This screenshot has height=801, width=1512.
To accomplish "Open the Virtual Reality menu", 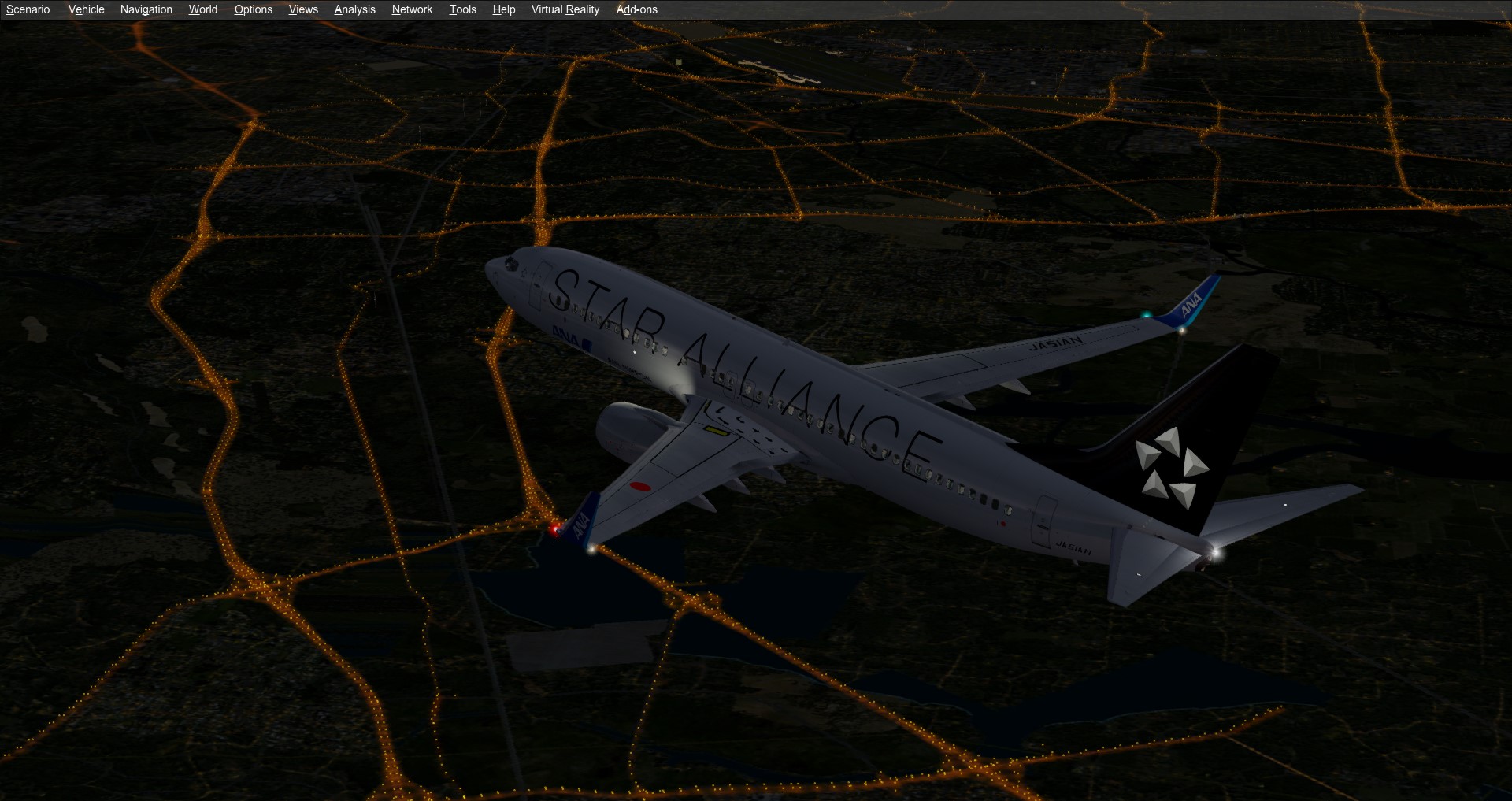I will (x=565, y=9).
